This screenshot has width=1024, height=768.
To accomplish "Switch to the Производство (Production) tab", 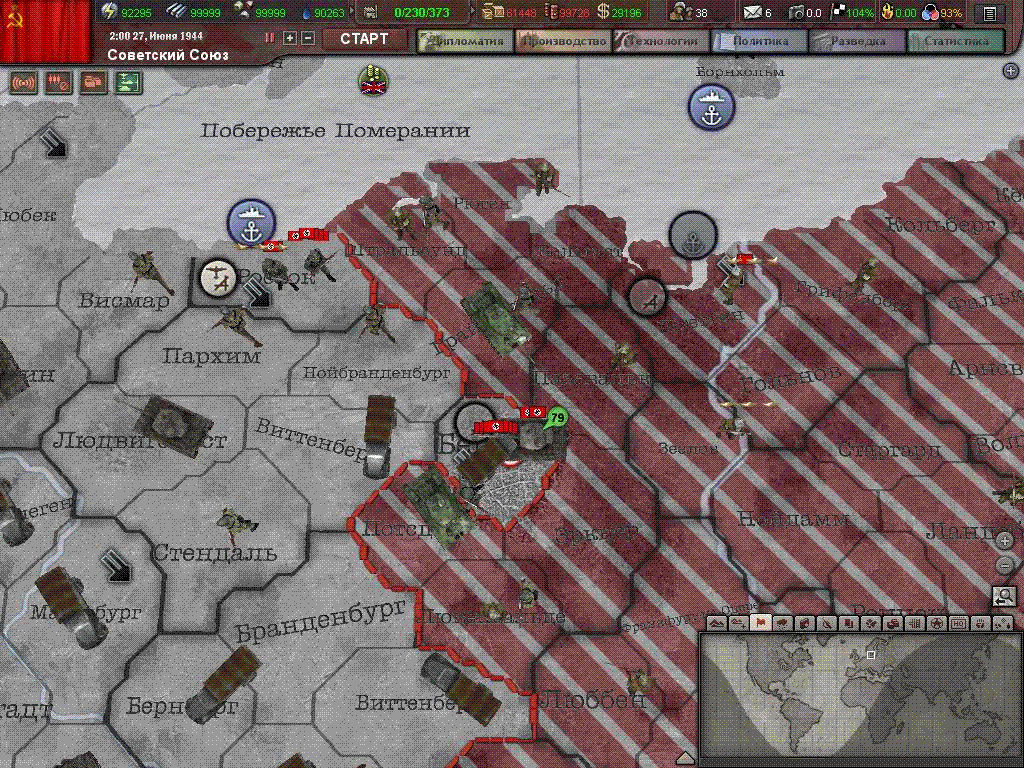I will tap(563, 41).
